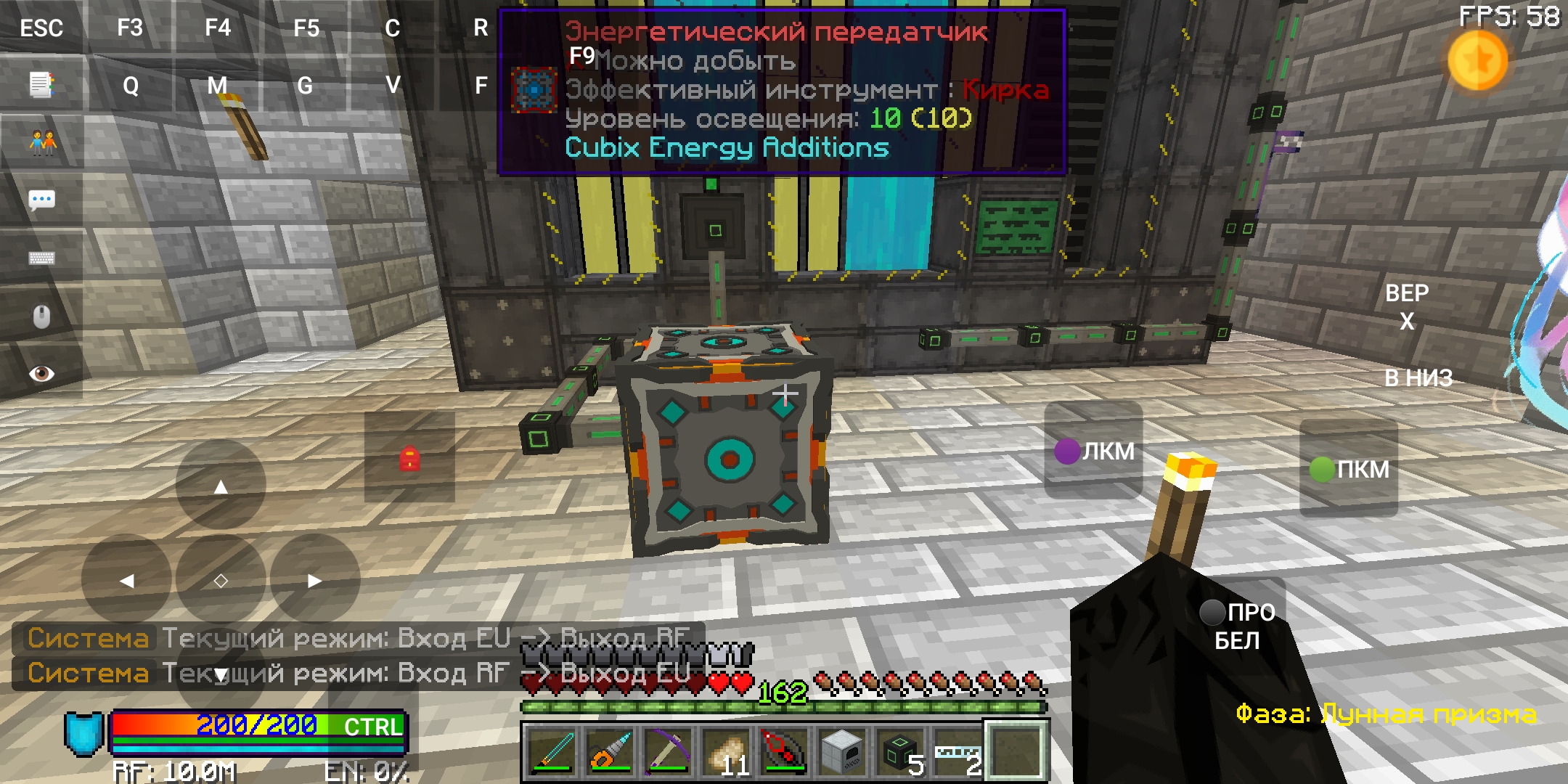Select the purple pickaxe hotbar slot
This screenshot has width=1568, height=784.
tap(668, 751)
